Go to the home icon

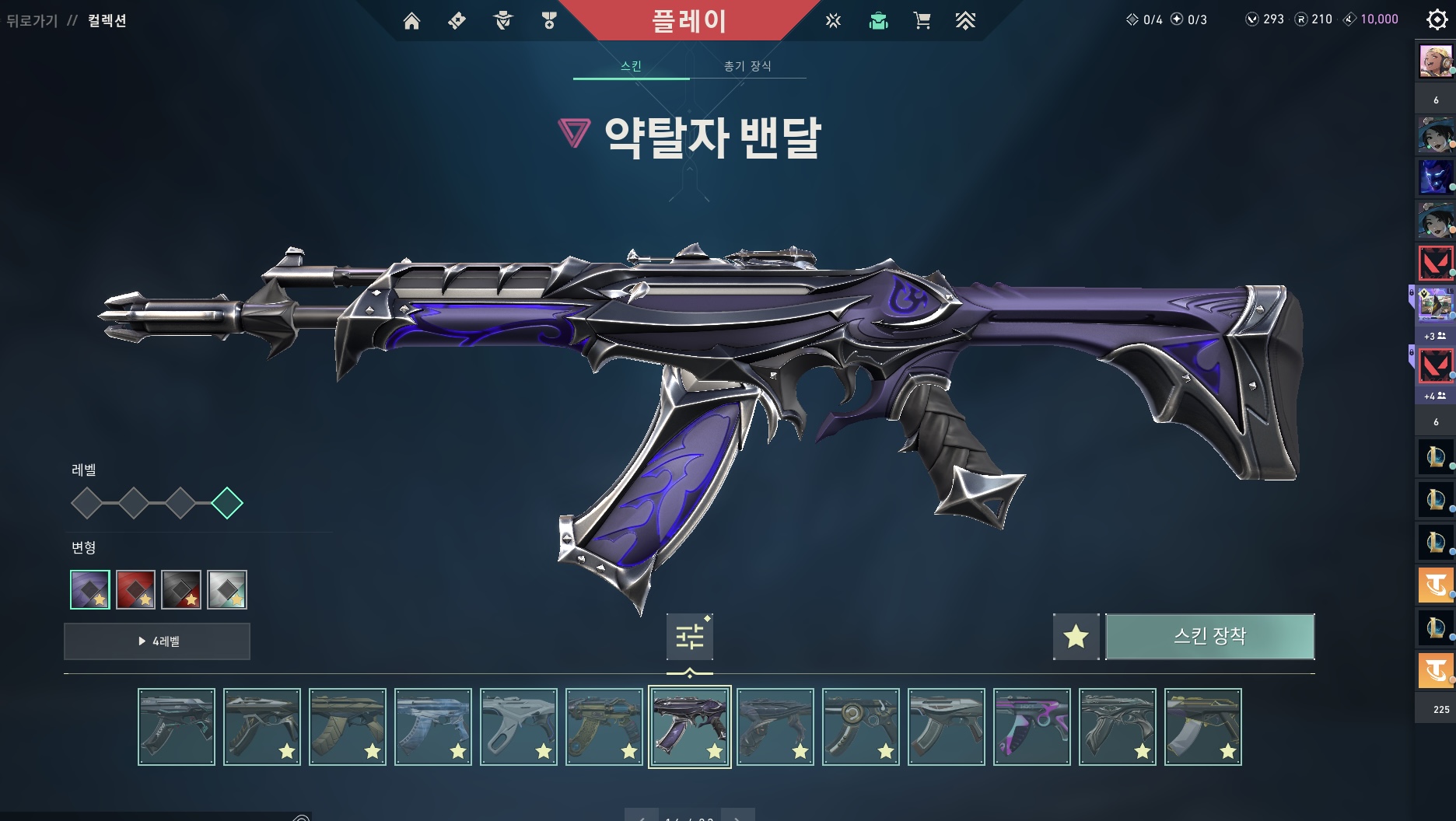(x=411, y=21)
